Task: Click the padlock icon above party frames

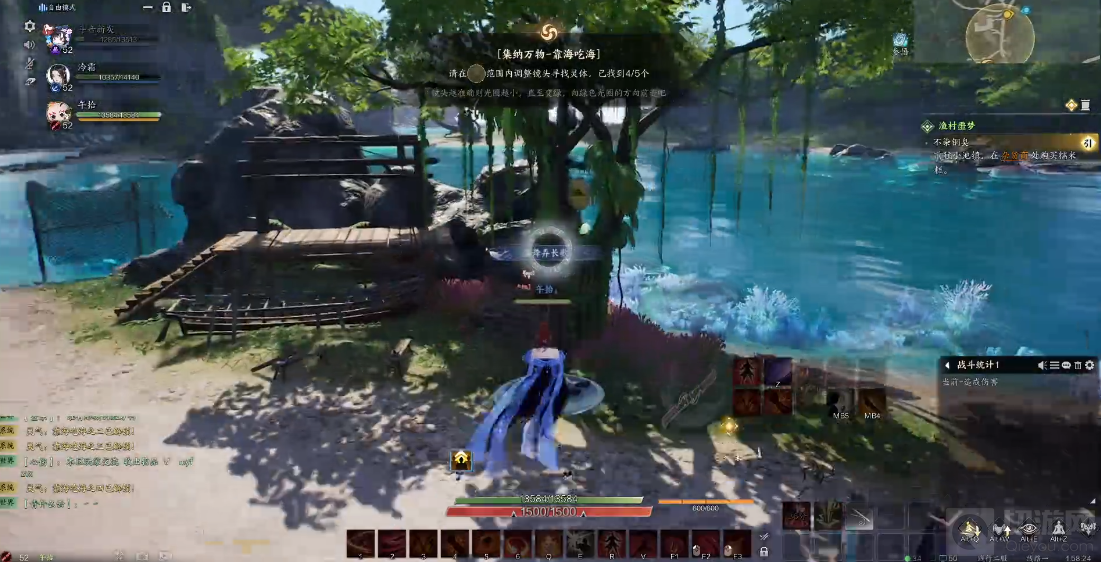Action: [x=166, y=7]
